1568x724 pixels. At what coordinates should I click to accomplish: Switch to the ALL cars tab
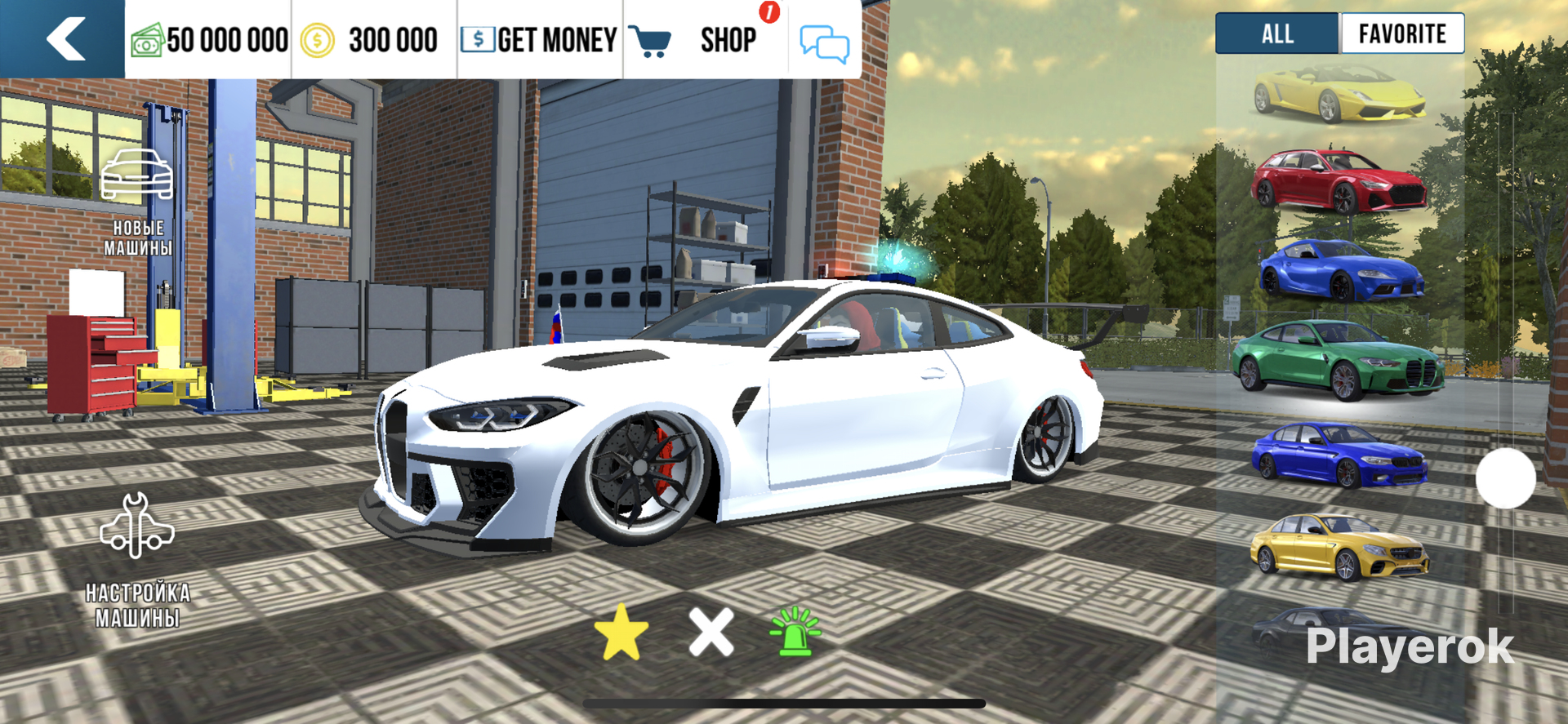pos(1277,34)
